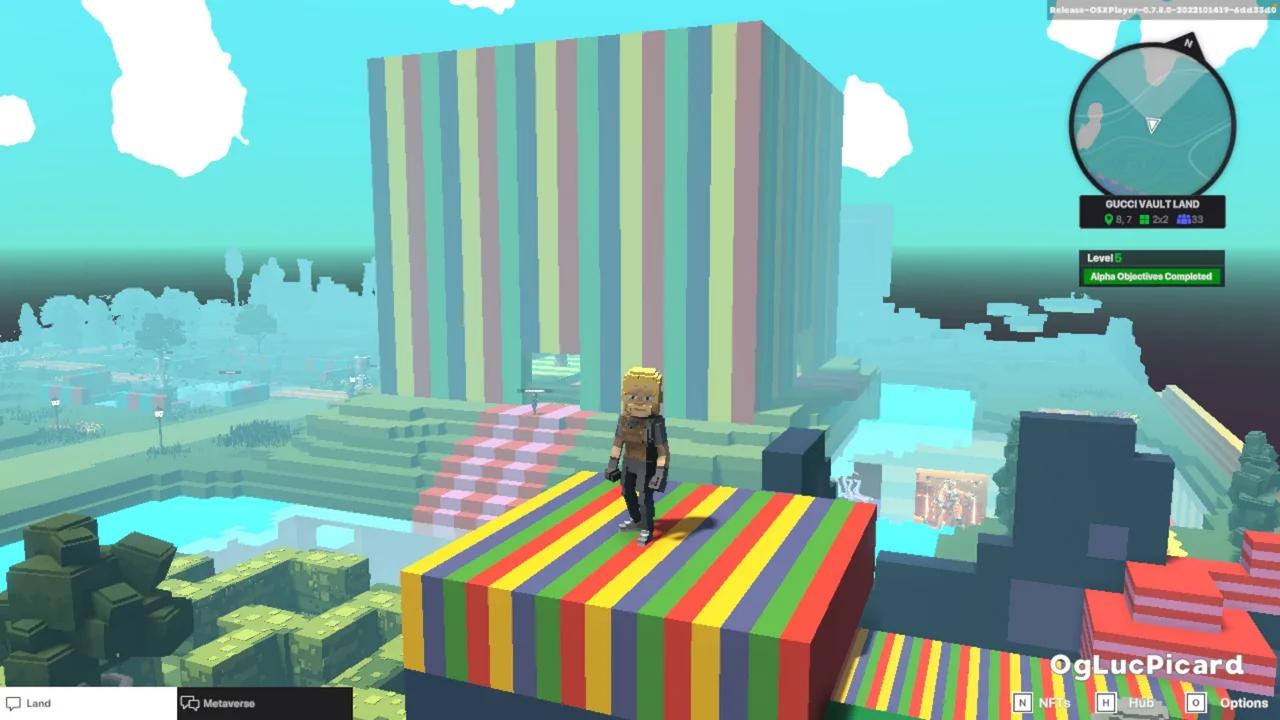This screenshot has height=720, width=1280.
Task: Click the Metaverse chat bubble icon
Action: [x=190, y=703]
